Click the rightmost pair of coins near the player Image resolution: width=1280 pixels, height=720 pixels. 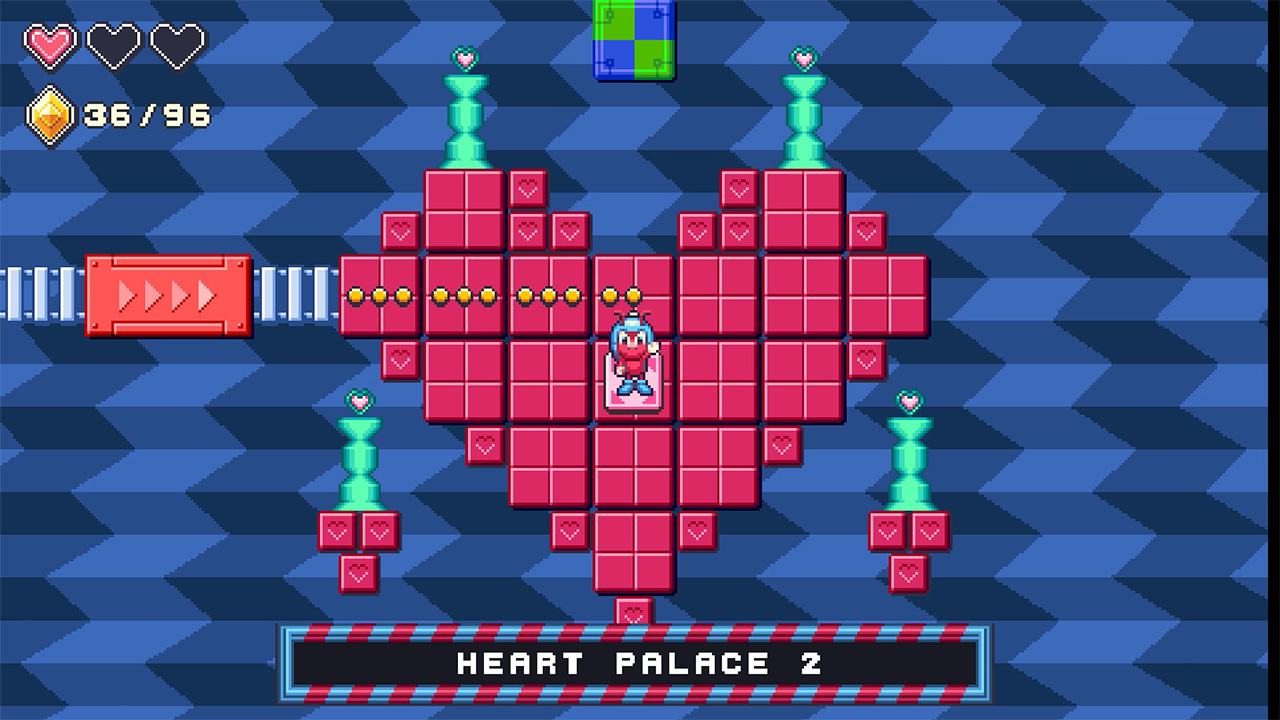pyautogui.click(x=623, y=296)
